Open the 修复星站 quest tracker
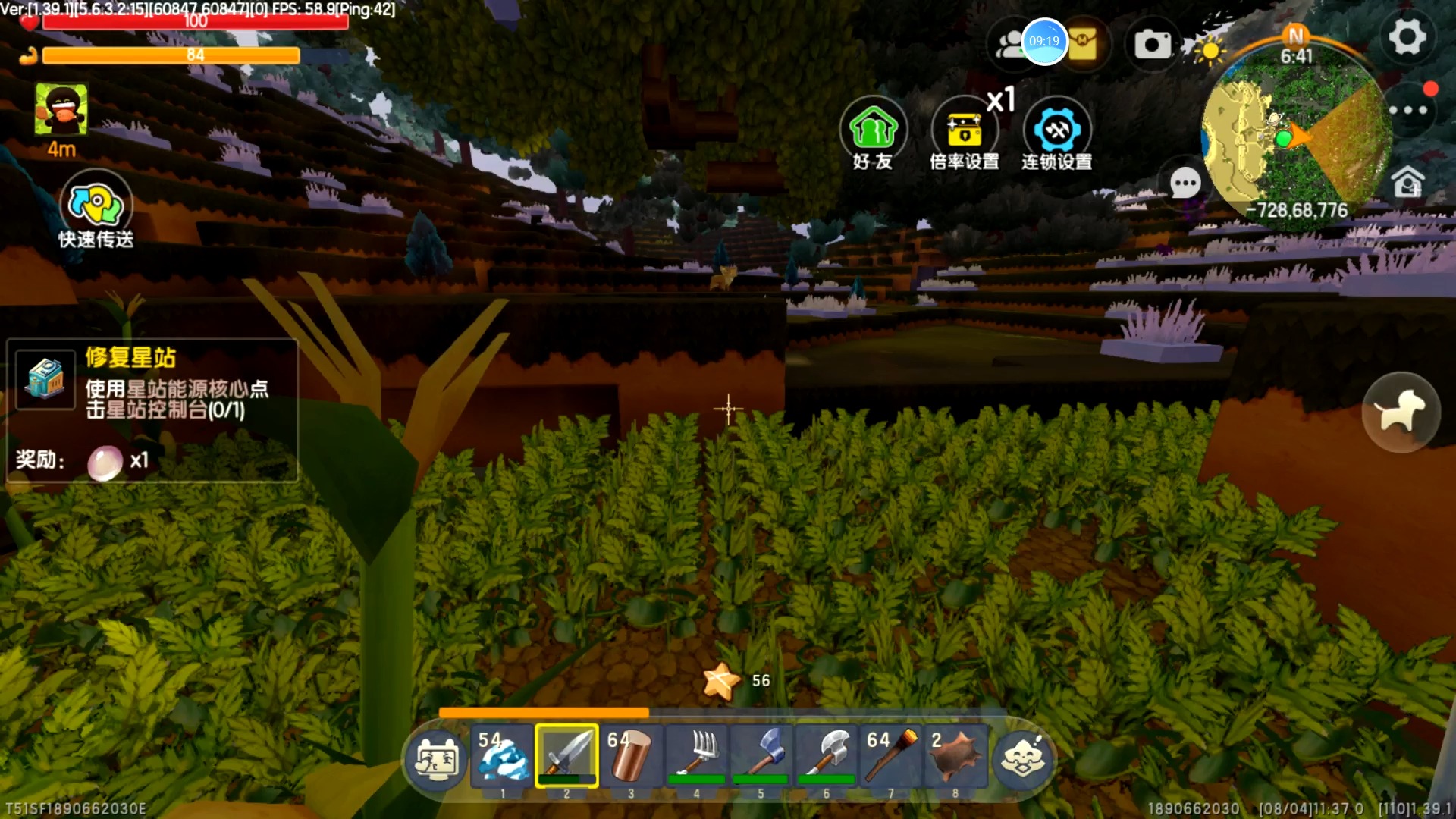Screen dimensions: 1456x819 tap(152, 409)
